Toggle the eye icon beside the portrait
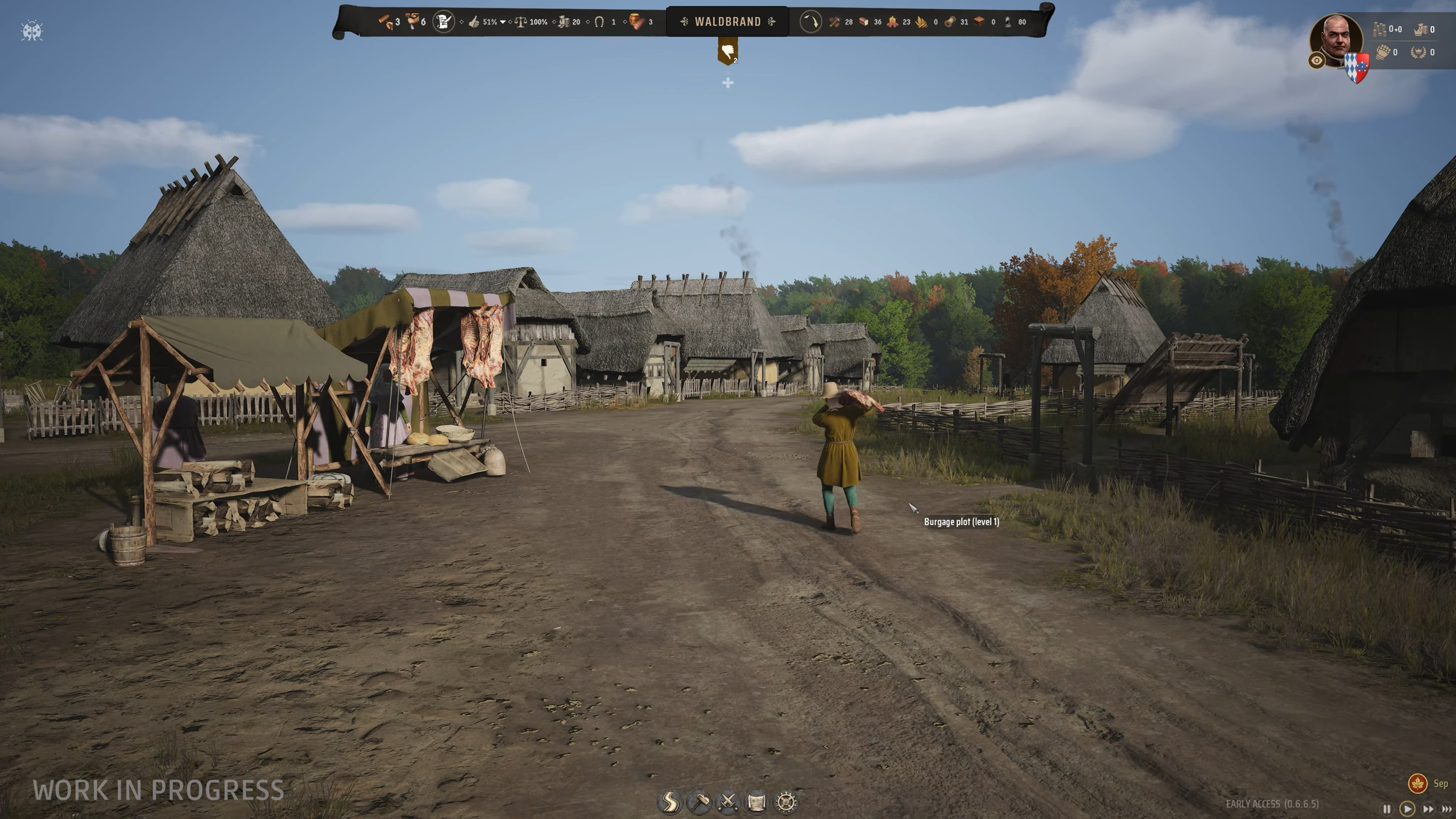 click(x=1317, y=60)
